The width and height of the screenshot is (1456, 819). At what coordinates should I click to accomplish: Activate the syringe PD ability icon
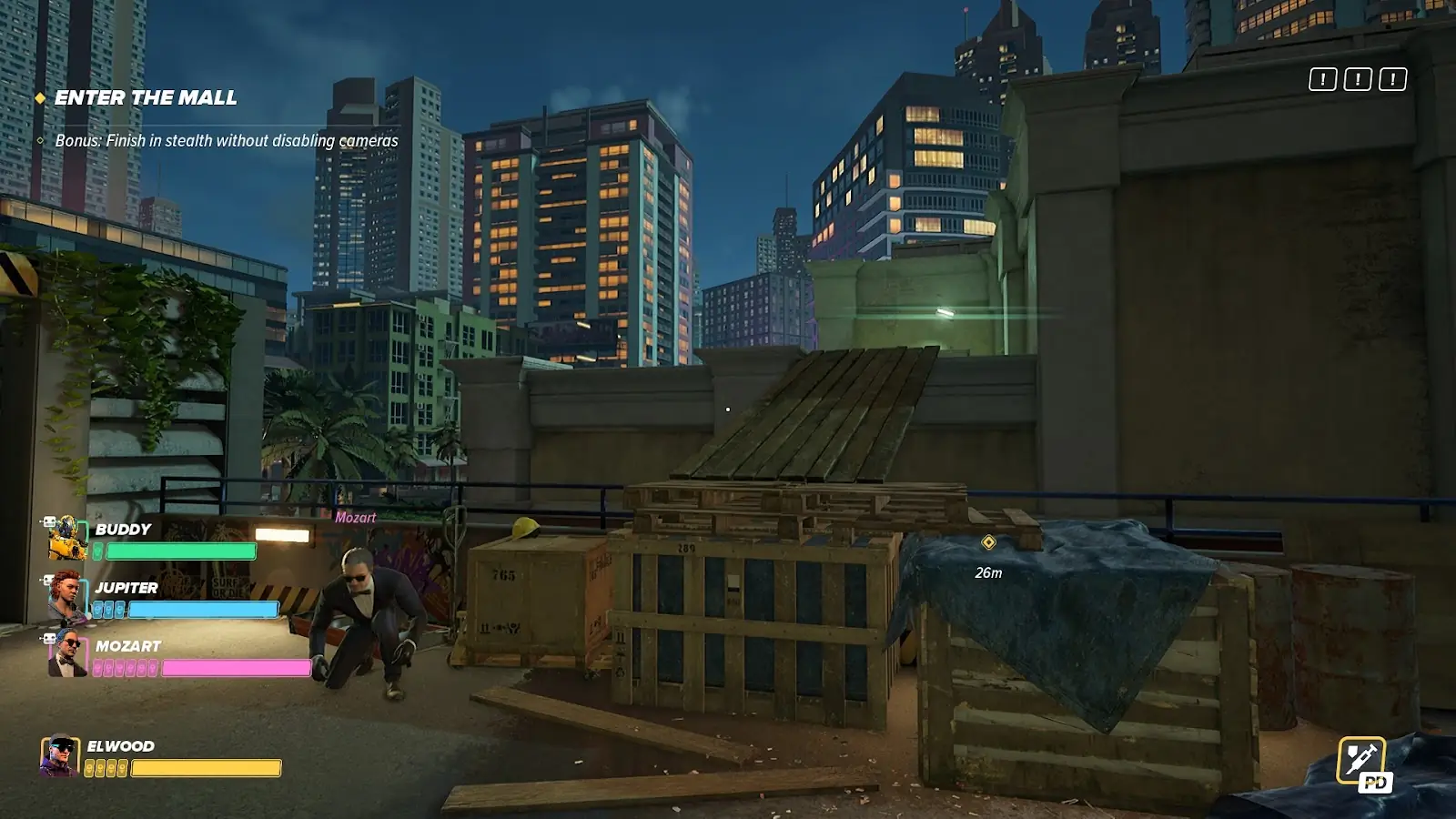[1361, 761]
